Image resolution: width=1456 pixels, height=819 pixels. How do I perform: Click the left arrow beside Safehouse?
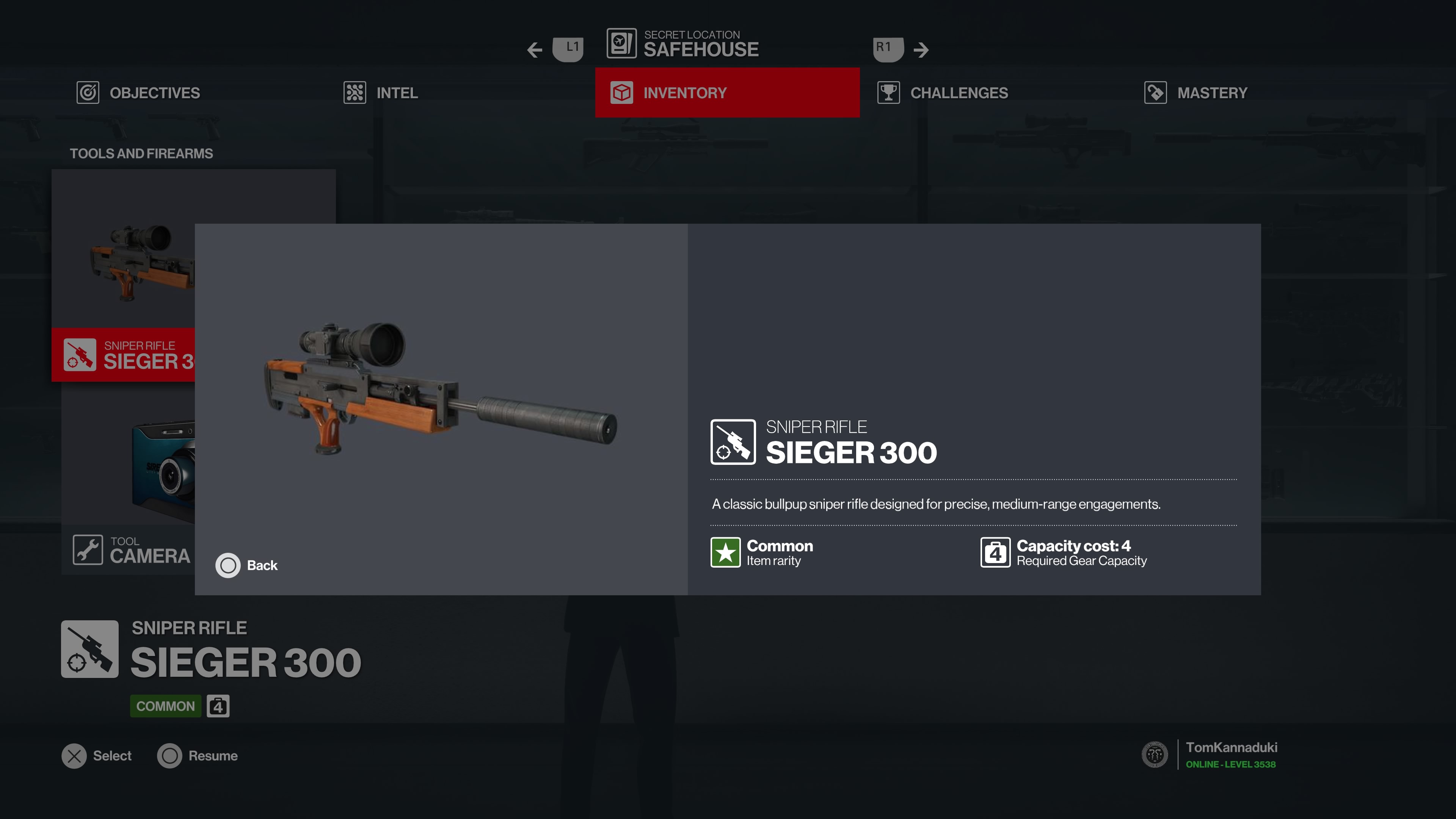(535, 50)
